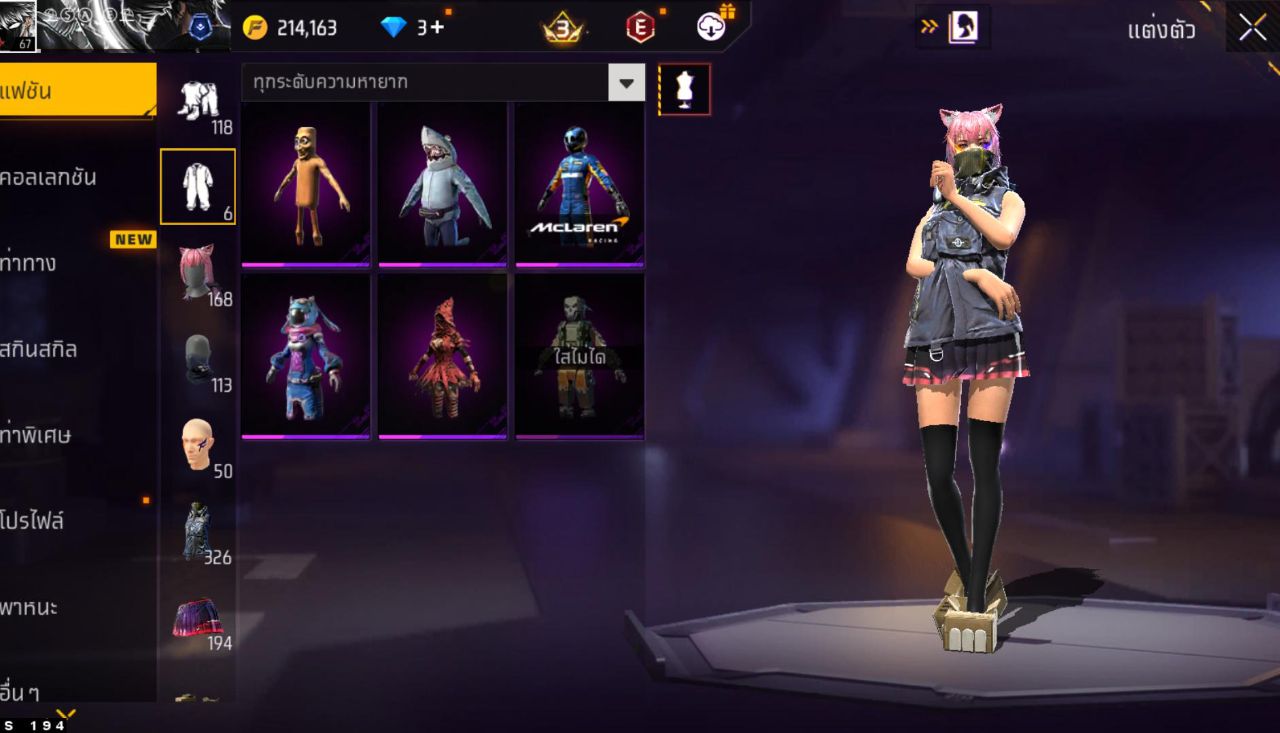The height and width of the screenshot is (733, 1280).
Task: Select the currently equipped full-body suit category
Action: coord(197,186)
